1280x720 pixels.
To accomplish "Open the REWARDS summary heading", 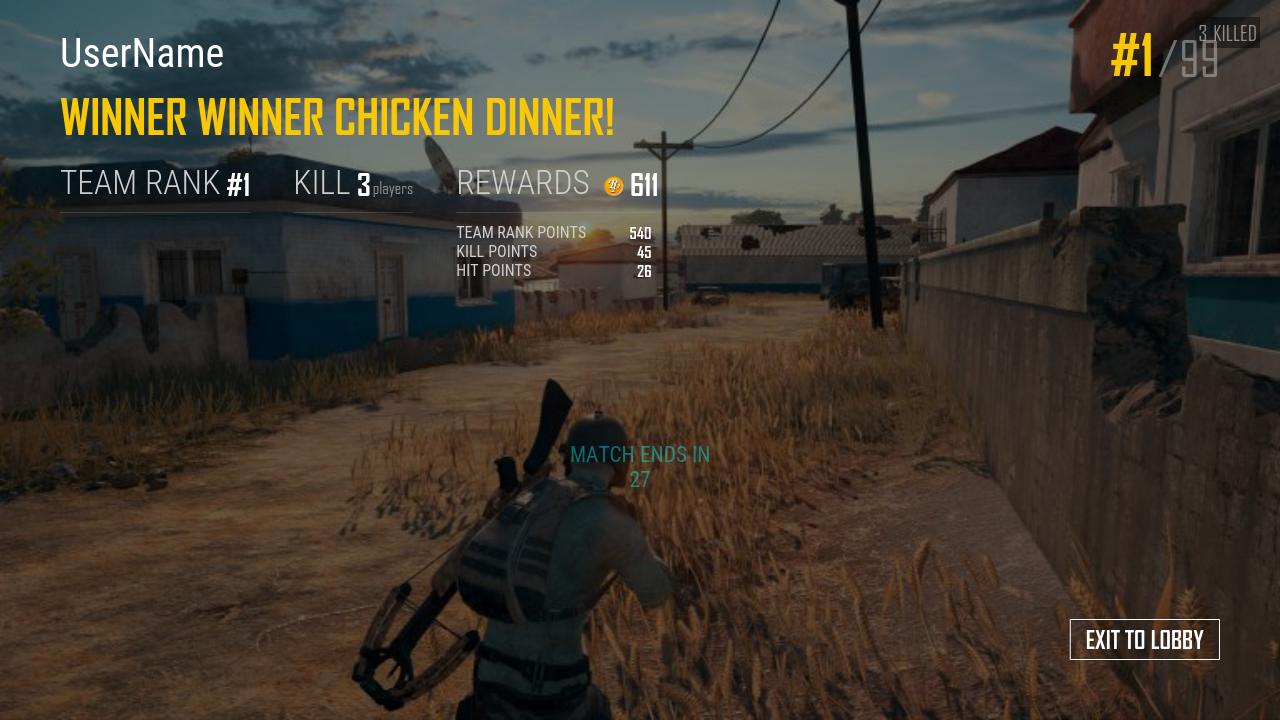I will click(x=523, y=183).
